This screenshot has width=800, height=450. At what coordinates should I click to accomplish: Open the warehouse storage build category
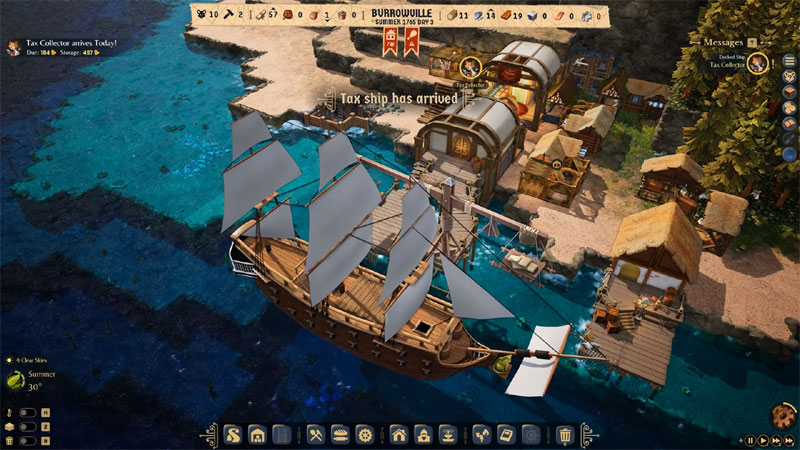[x=258, y=435]
